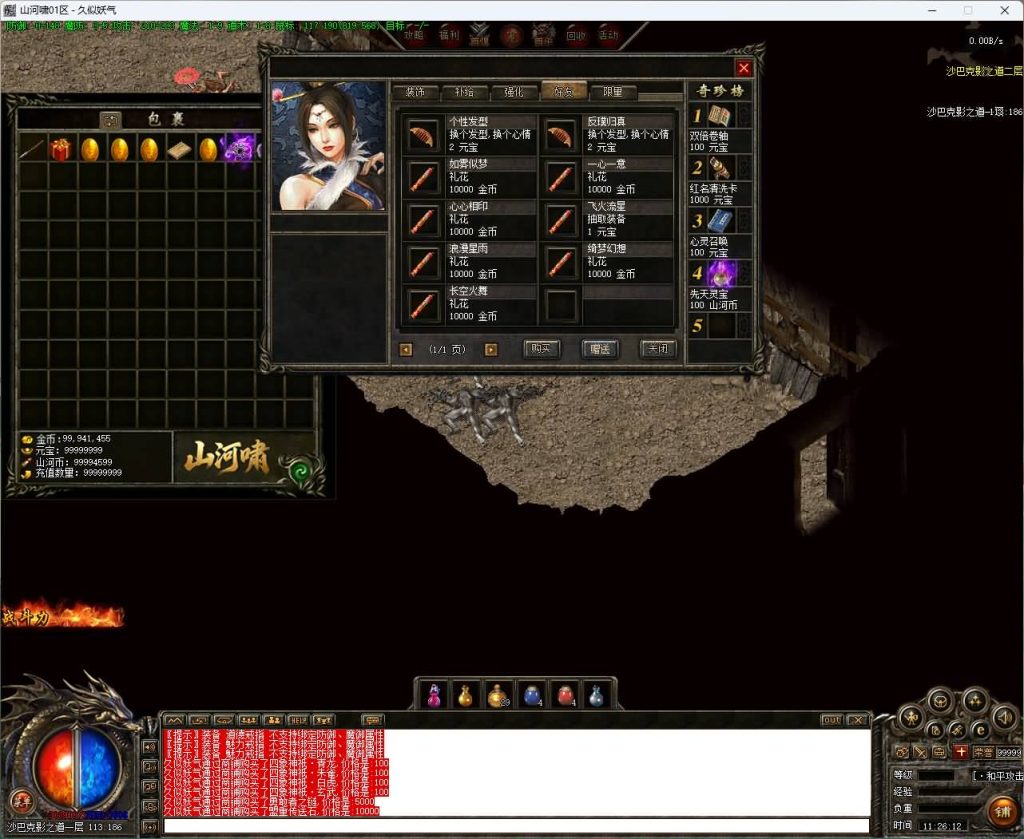Switch to the 限量 tab

click(613, 92)
